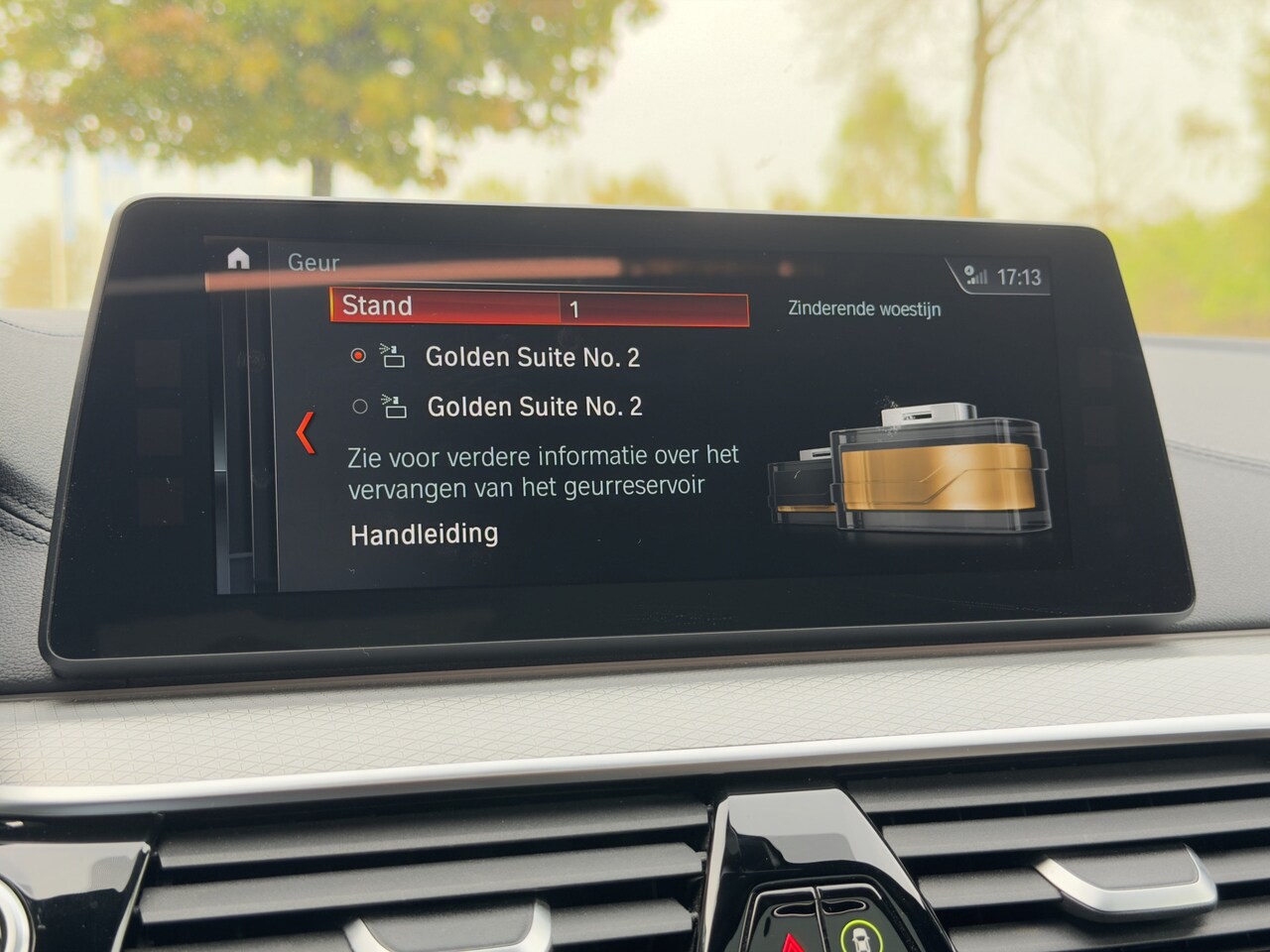The width and height of the screenshot is (1270, 952).
Task: Click the red back chevron arrow
Action: (306, 433)
